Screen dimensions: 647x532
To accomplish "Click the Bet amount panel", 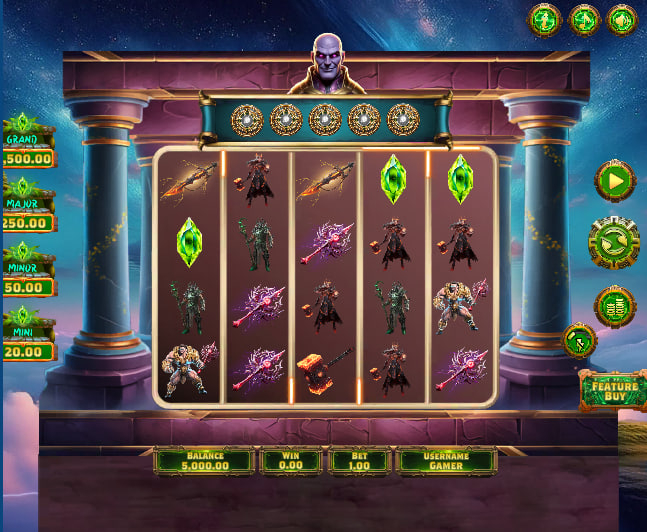I will [358, 461].
